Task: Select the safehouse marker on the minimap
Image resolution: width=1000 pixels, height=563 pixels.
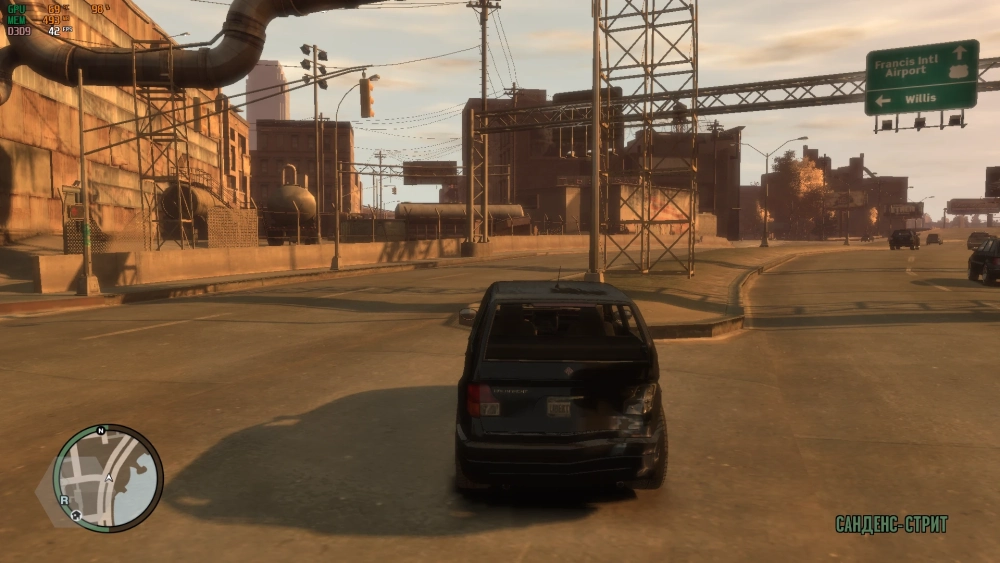Action: [x=76, y=515]
